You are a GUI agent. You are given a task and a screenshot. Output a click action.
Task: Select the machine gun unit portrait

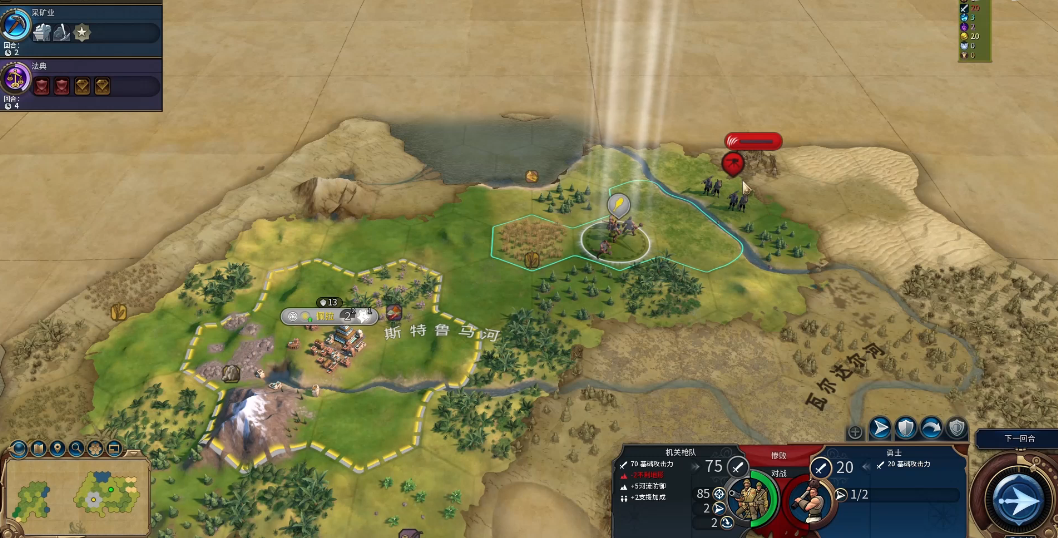(x=745, y=499)
